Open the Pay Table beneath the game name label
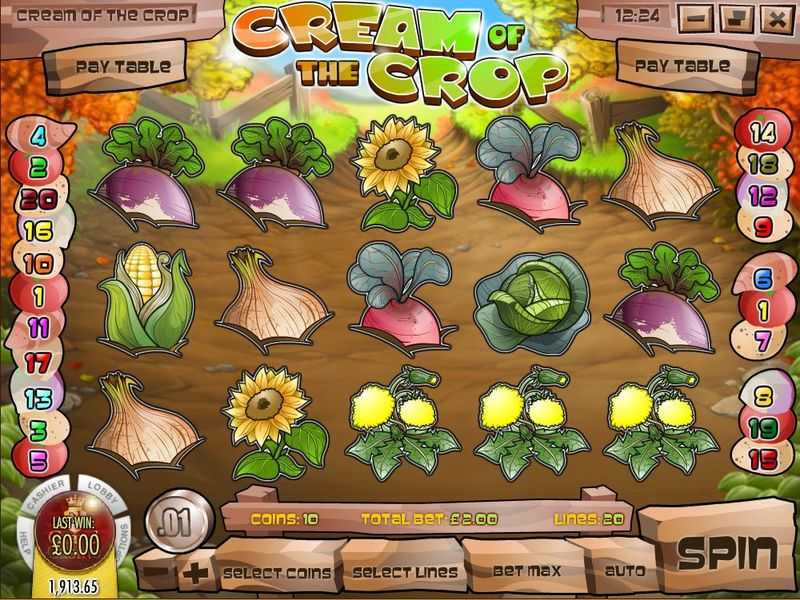This screenshot has width=800, height=600. tap(123, 67)
